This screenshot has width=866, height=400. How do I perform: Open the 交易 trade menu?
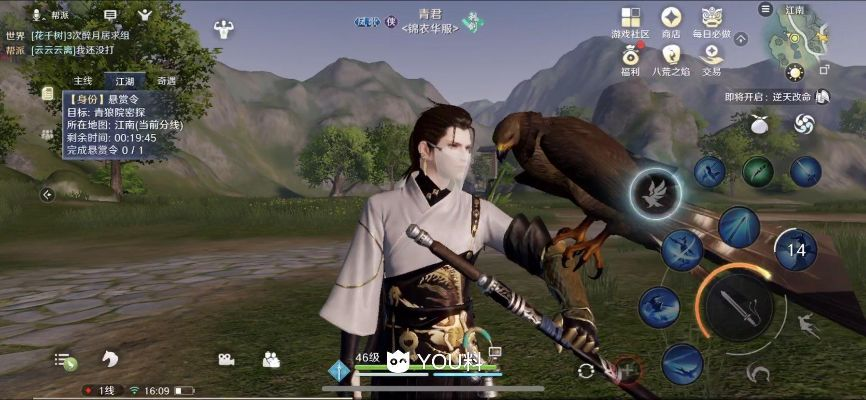pos(712,56)
